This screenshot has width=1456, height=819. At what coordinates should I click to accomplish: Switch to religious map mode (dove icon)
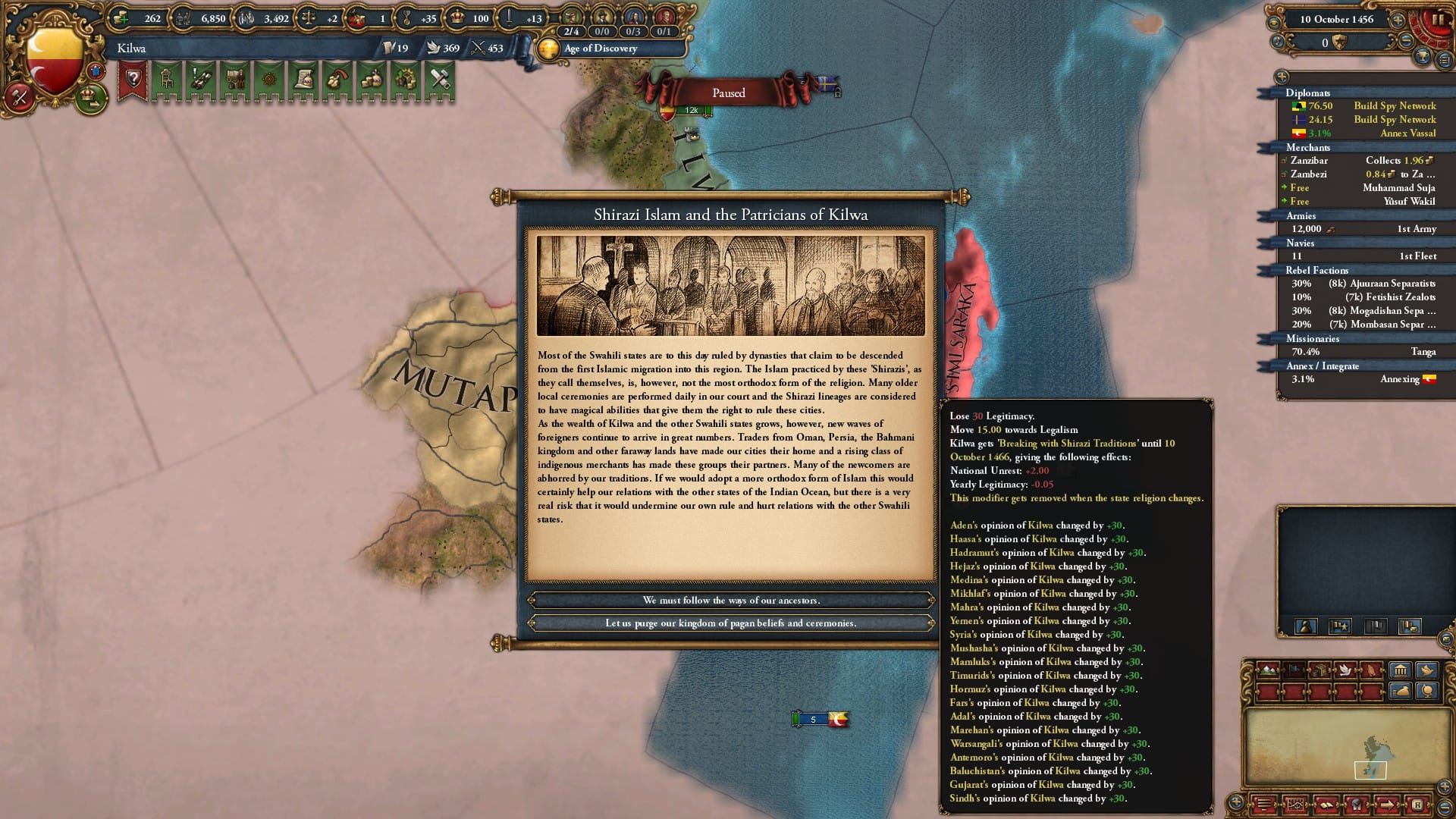[1345, 670]
